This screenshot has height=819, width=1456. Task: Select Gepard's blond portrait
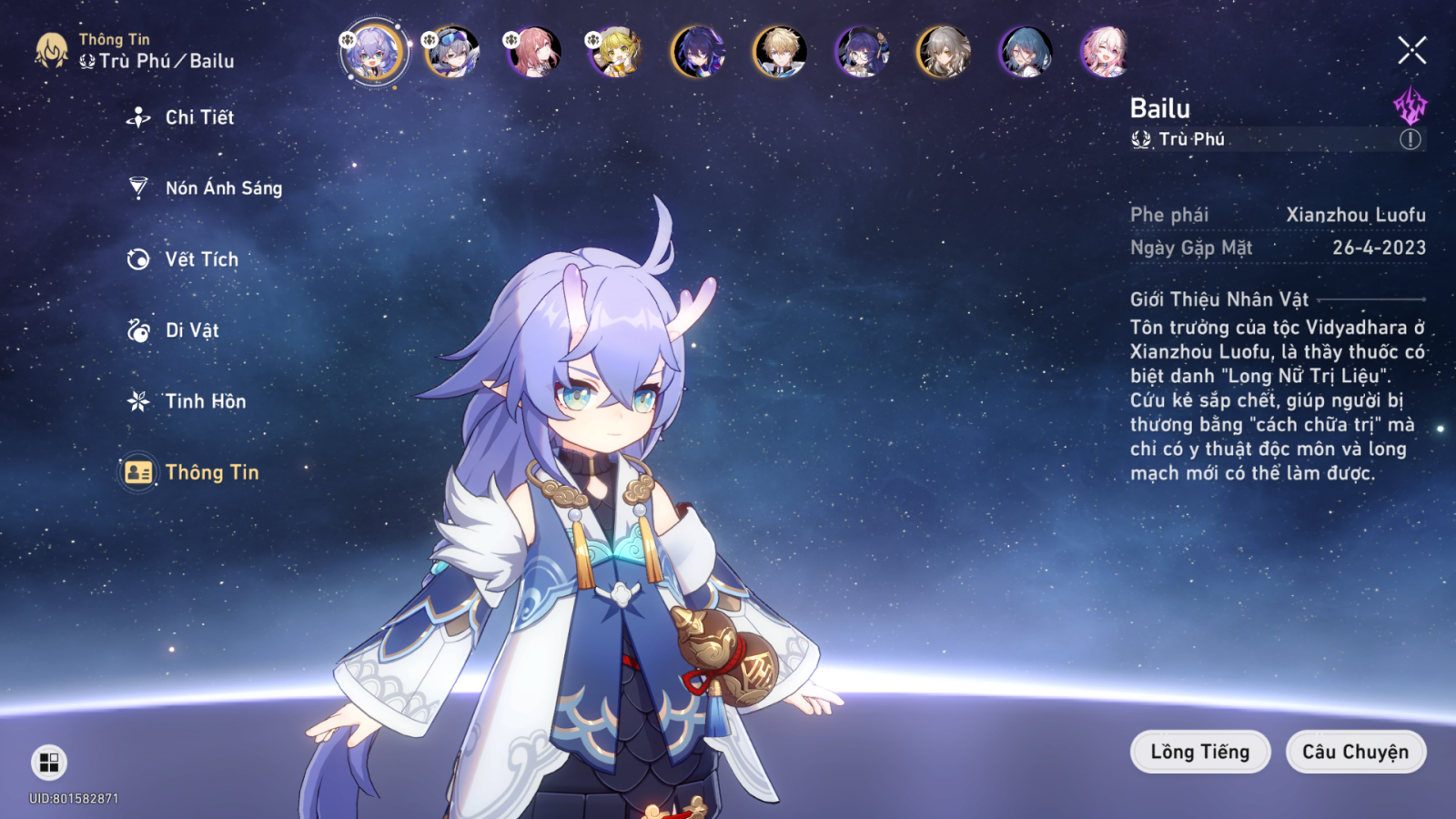780,52
